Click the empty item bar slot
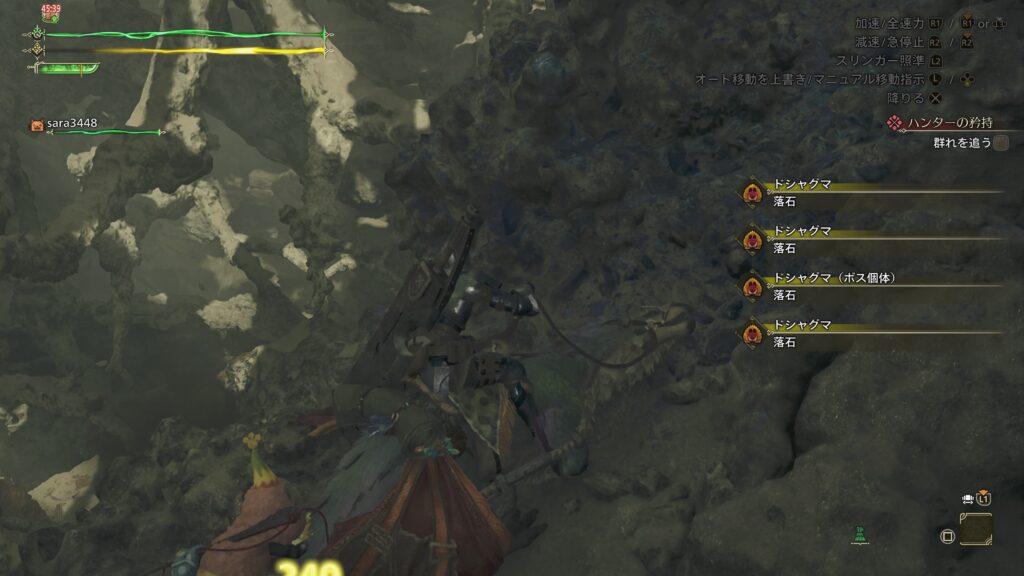The width and height of the screenshot is (1024, 576). tap(976, 529)
